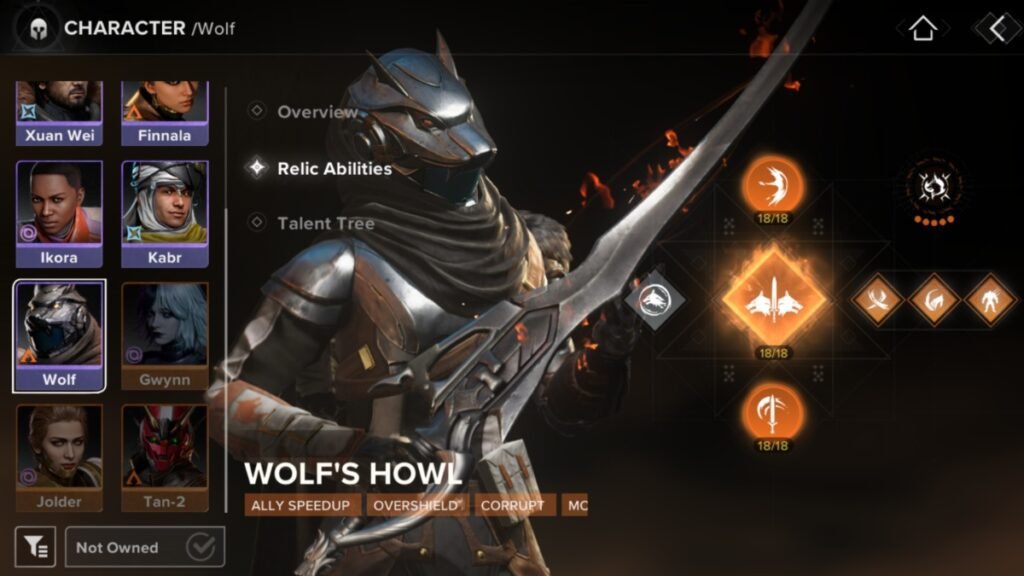Switch to the Overview tab
This screenshot has width=1024, height=576.
(316, 112)
